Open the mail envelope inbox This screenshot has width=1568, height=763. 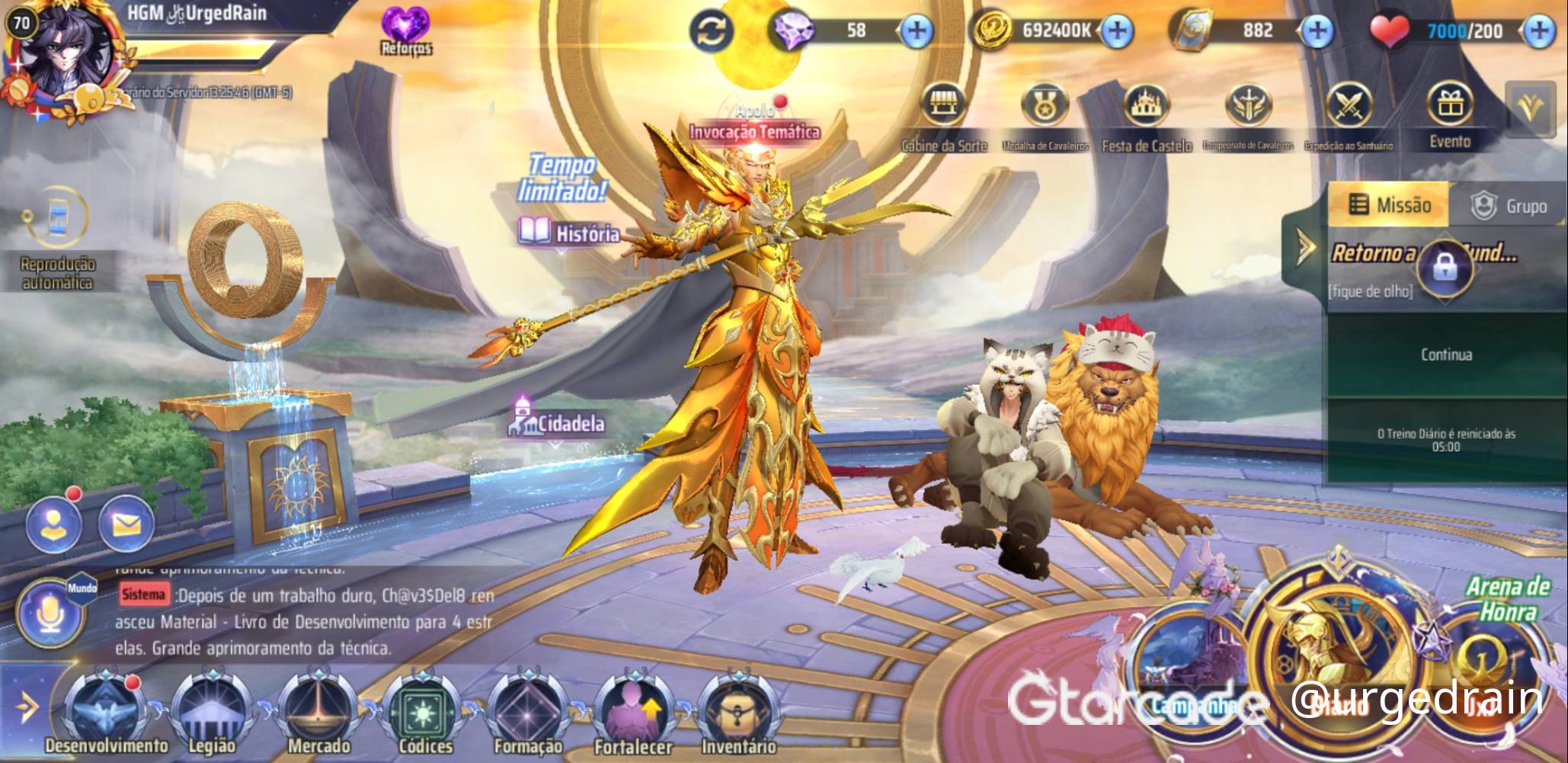coord(126,524)
